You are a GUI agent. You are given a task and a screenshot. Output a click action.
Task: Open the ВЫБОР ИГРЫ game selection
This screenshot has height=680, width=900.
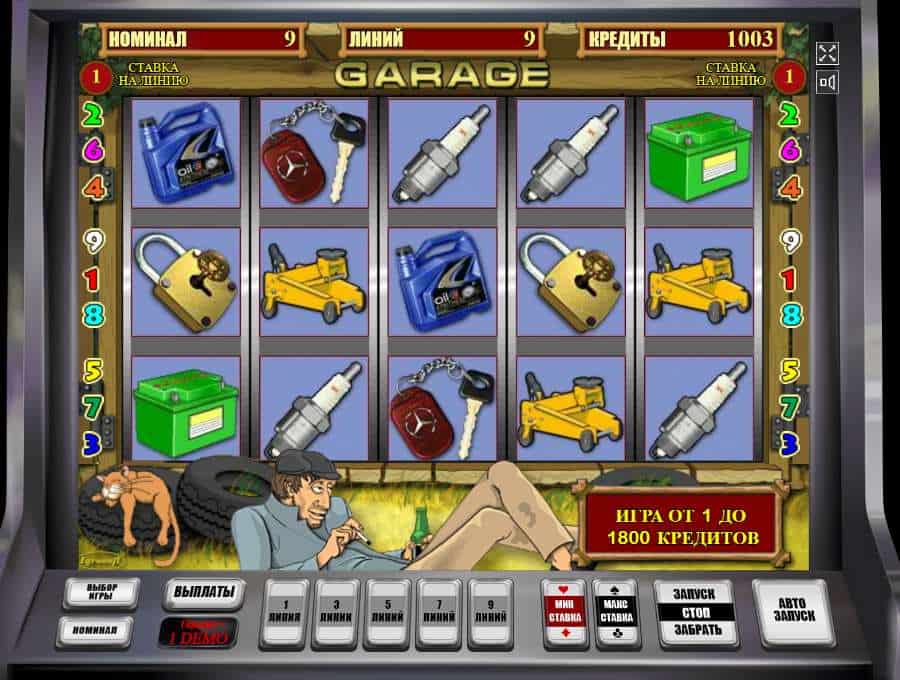[101, 593]
